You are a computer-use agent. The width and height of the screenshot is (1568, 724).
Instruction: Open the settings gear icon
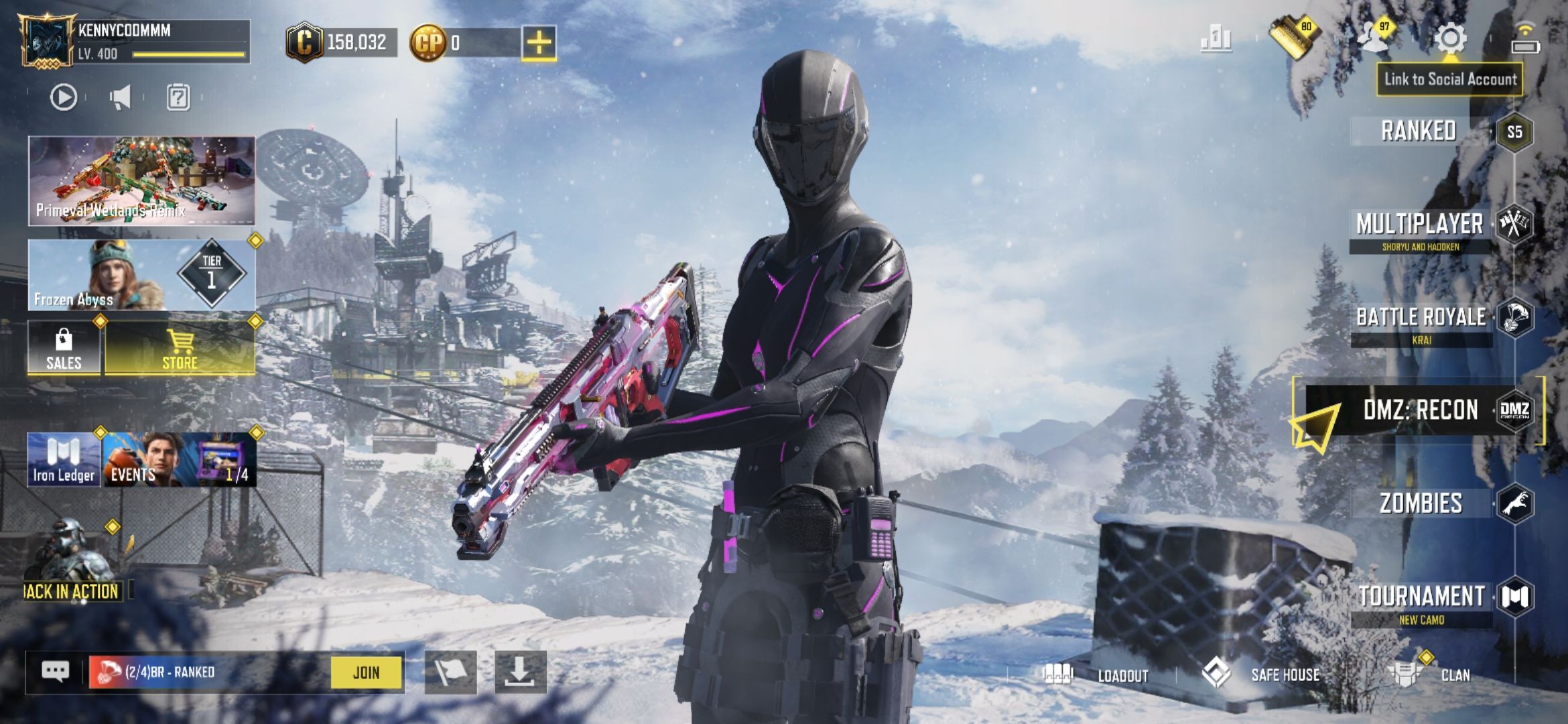click(1451, 39)
